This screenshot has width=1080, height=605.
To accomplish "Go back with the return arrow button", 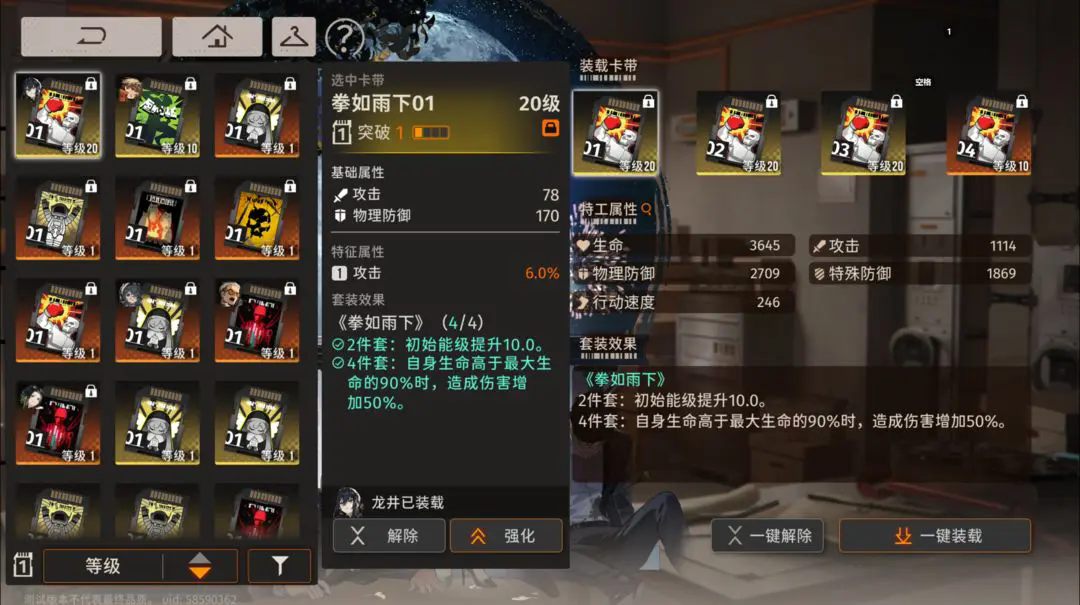I will click(91, 37).
